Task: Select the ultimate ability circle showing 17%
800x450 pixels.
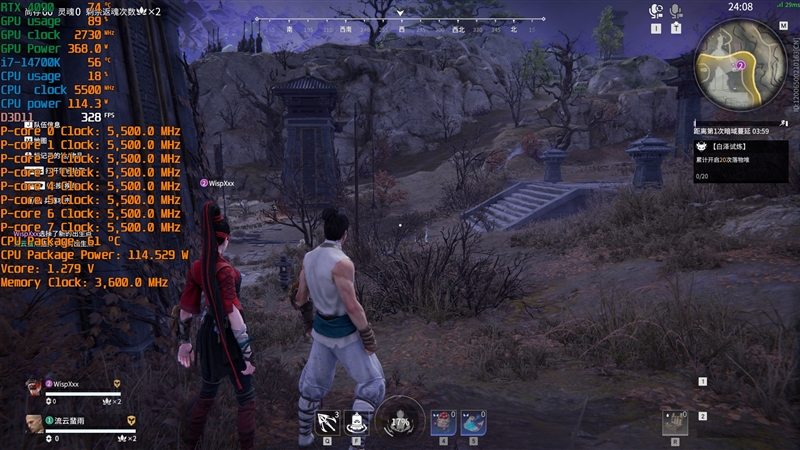Action: [400, 421]
